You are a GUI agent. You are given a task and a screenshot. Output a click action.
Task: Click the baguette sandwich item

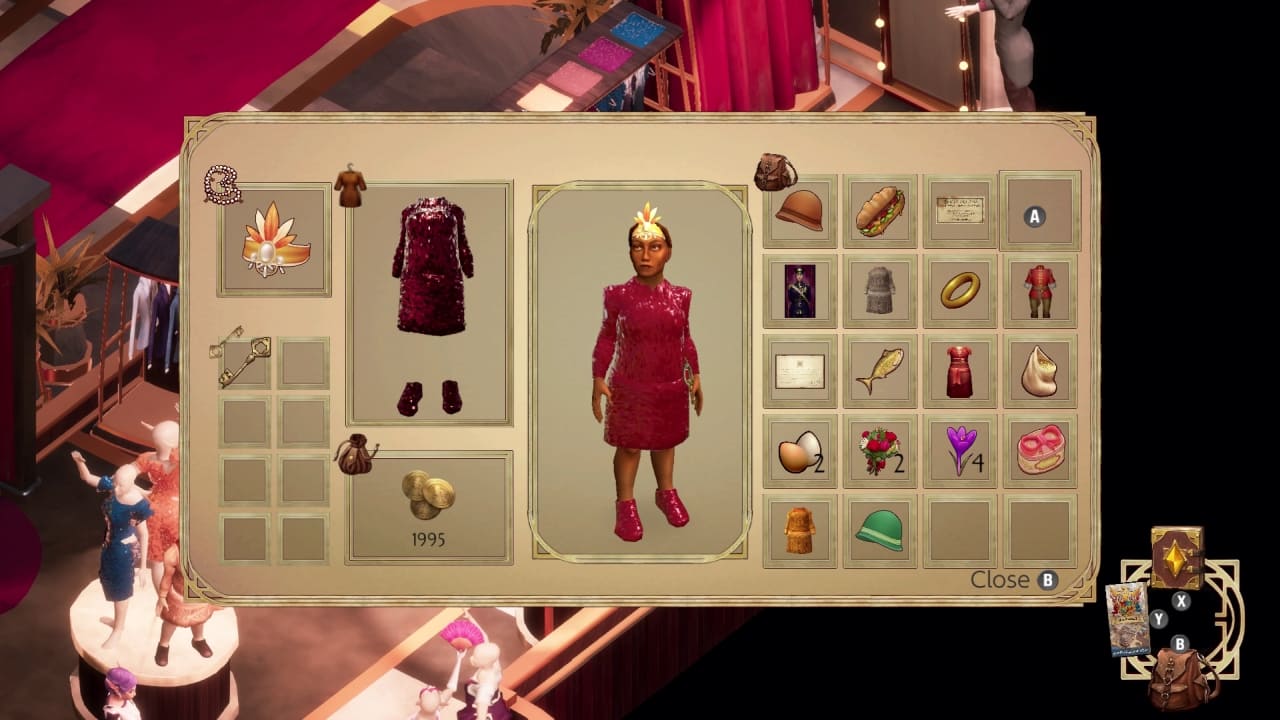pos(880,212)
